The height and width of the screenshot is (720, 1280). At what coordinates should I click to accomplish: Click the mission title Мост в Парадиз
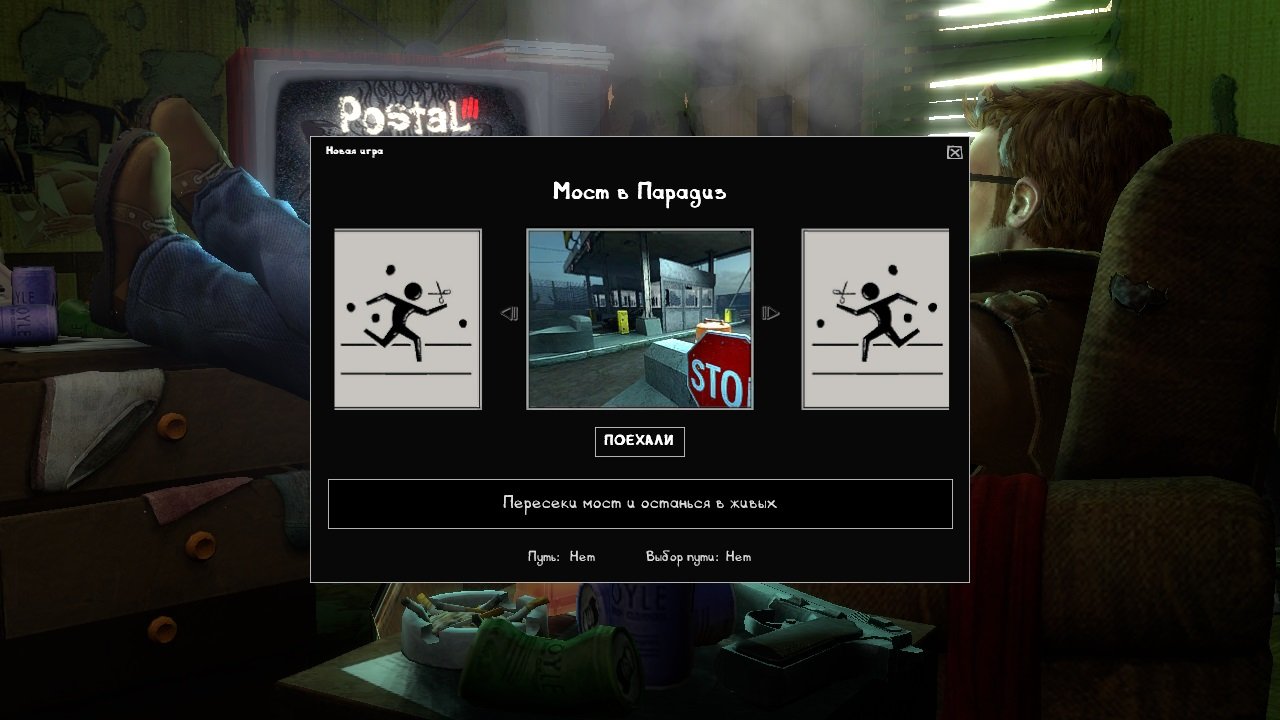[x=640, y=191]
